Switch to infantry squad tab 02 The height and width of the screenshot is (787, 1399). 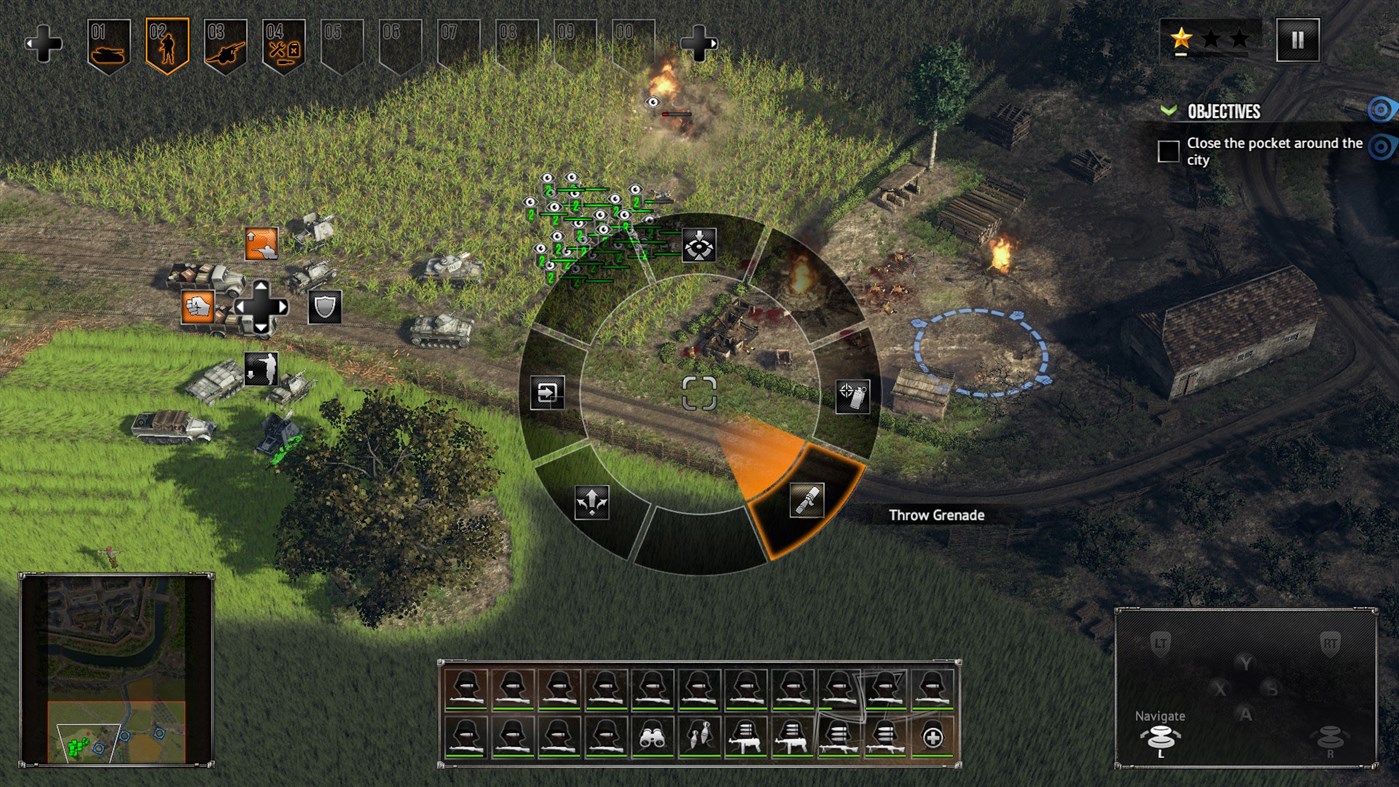[165, 42]
